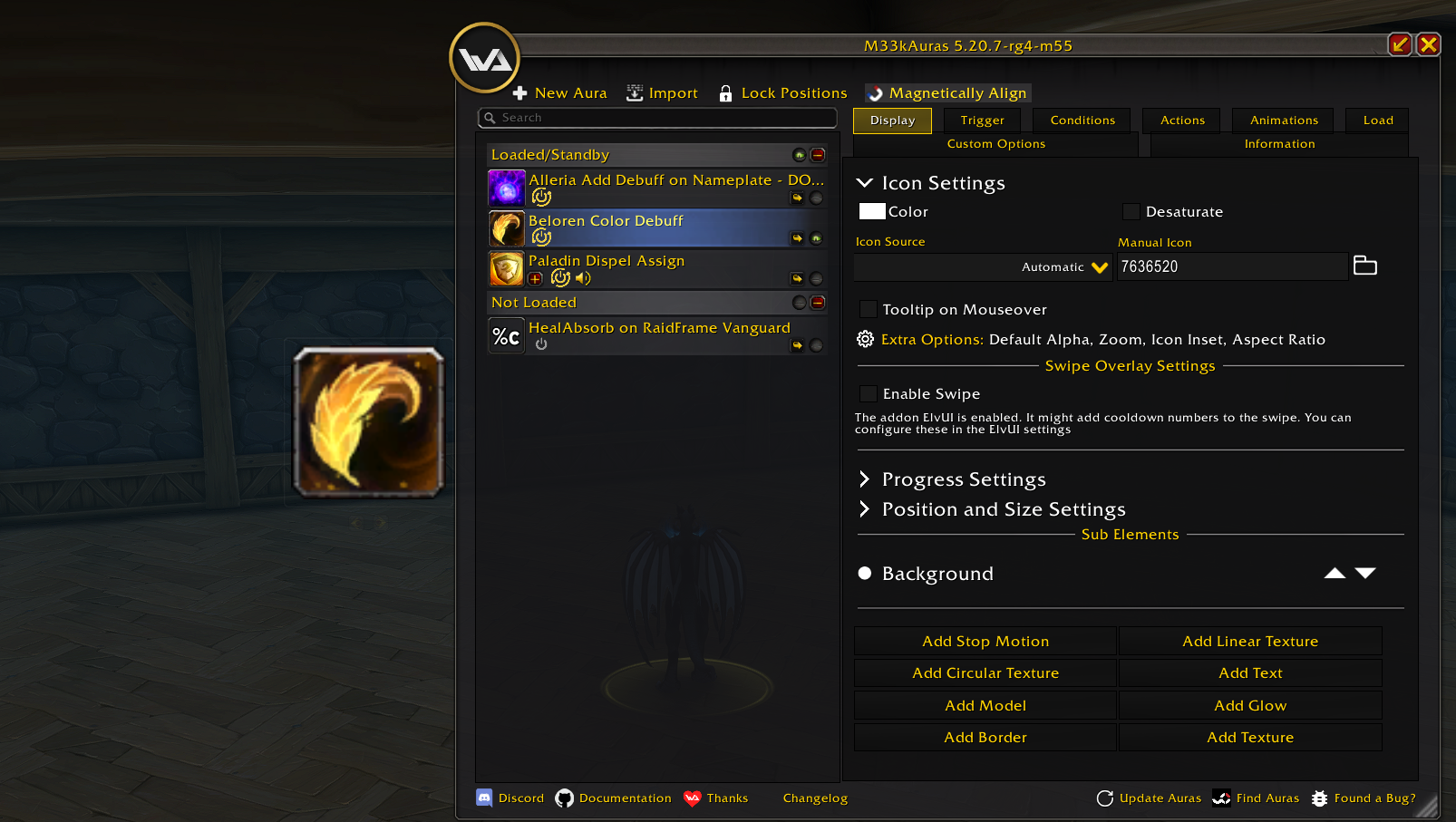The image size is (1456, 822).
Task: Open the Find Auras wago icon
Action: (x=1223, y=798)
